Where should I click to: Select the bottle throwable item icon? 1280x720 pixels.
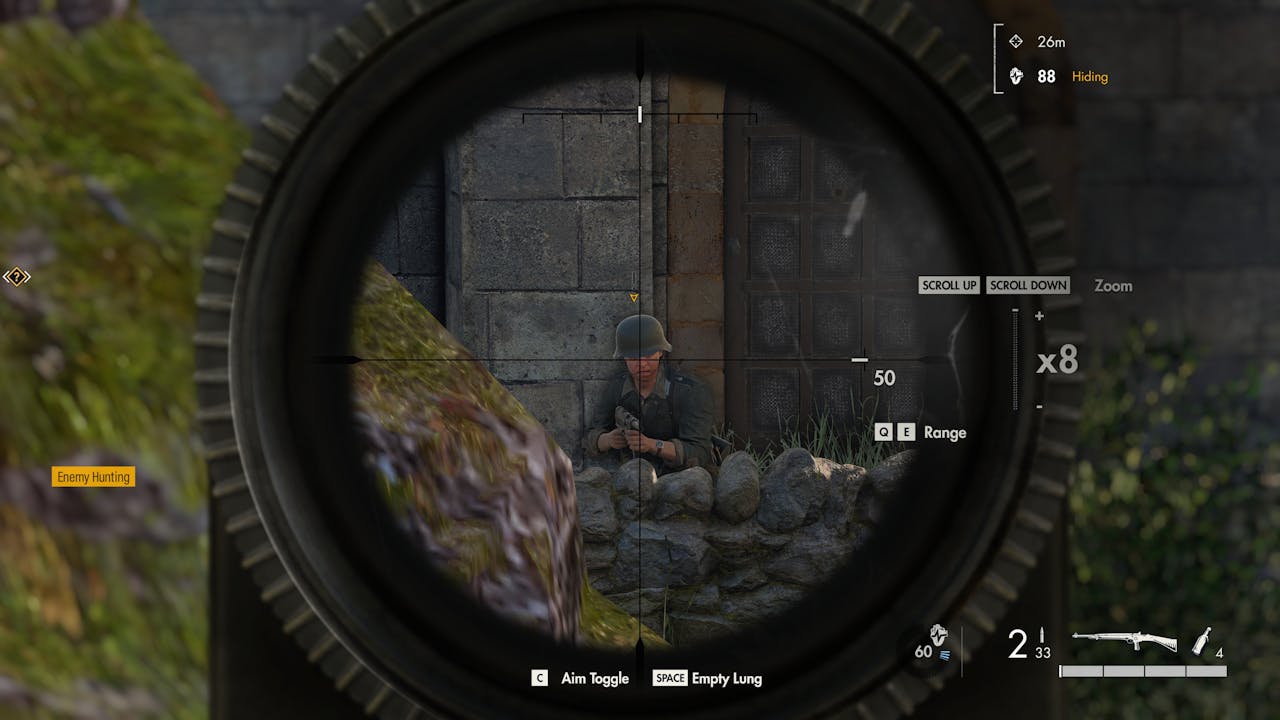[x=1203, y=641]
